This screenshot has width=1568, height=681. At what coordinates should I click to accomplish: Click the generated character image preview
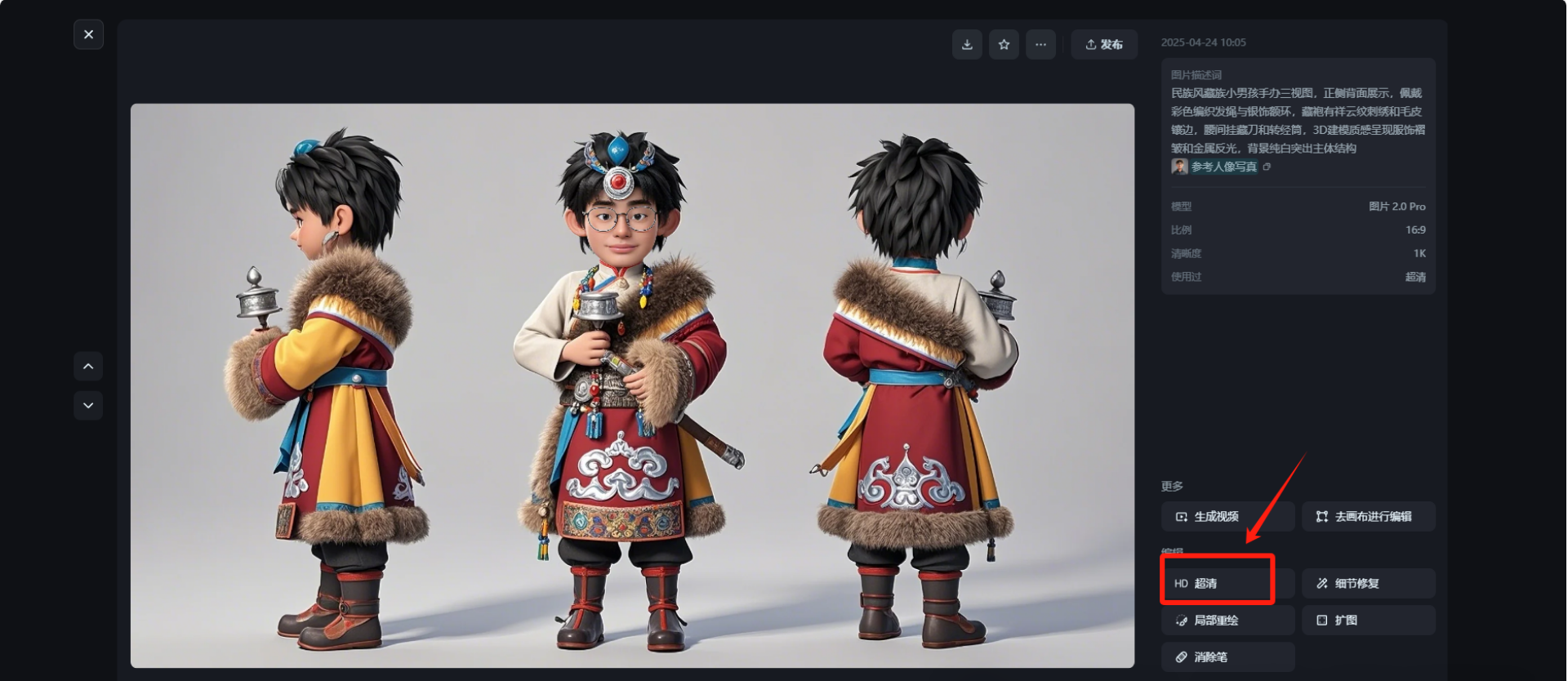632,385
